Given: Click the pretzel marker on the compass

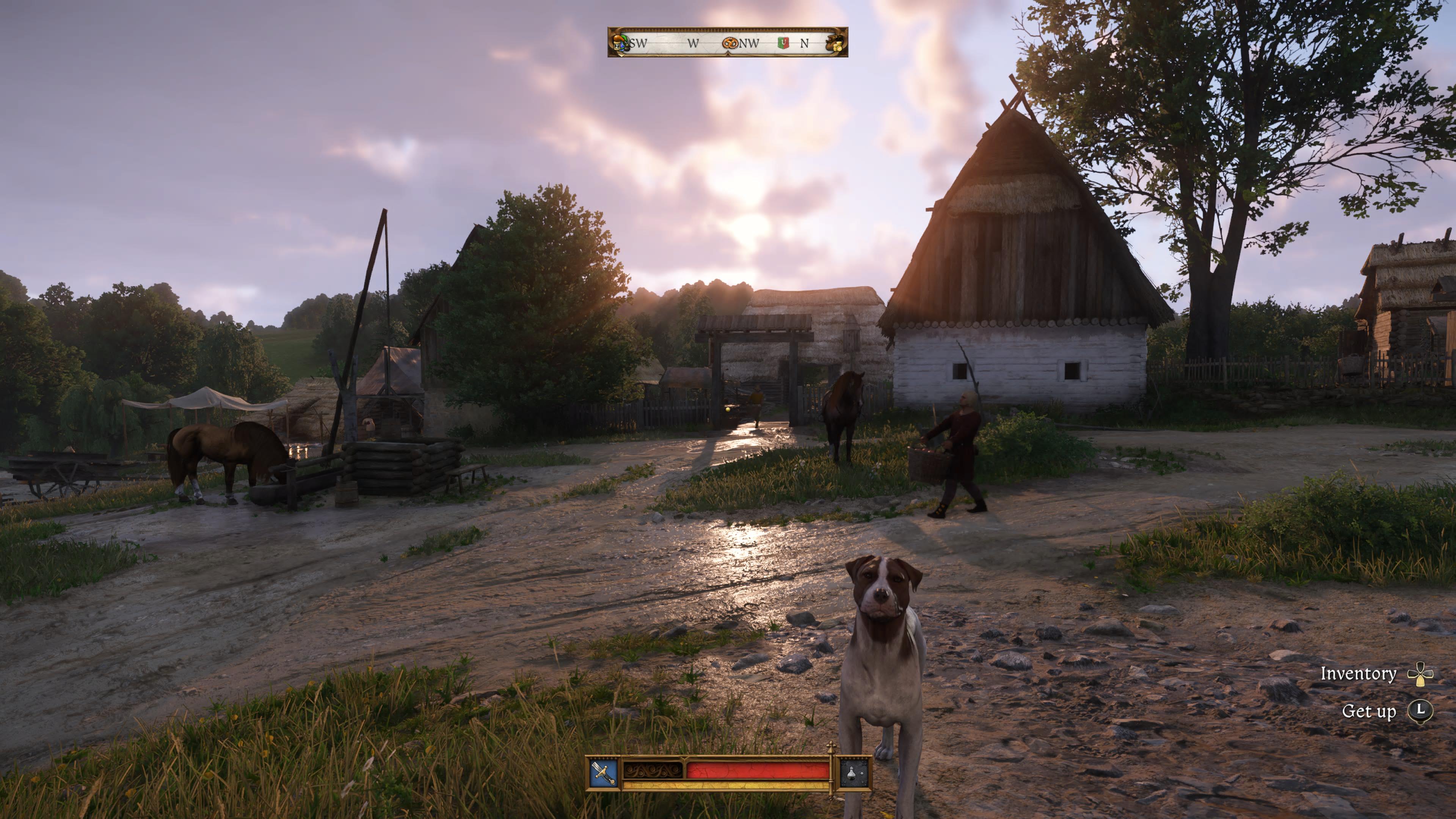Looking at the screenshot, I should click(730, 43).
